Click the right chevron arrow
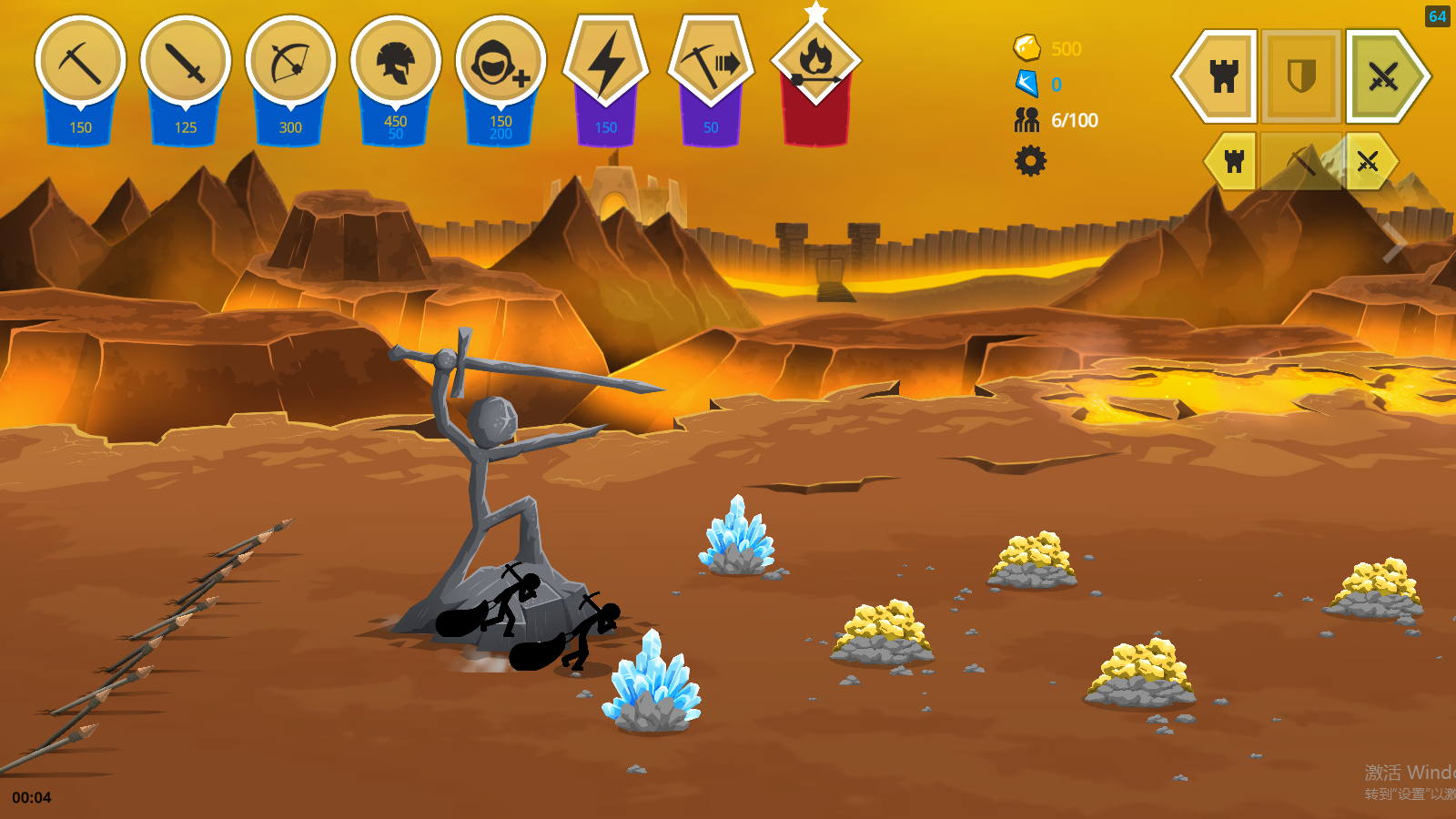 [x=1393, y=242]
